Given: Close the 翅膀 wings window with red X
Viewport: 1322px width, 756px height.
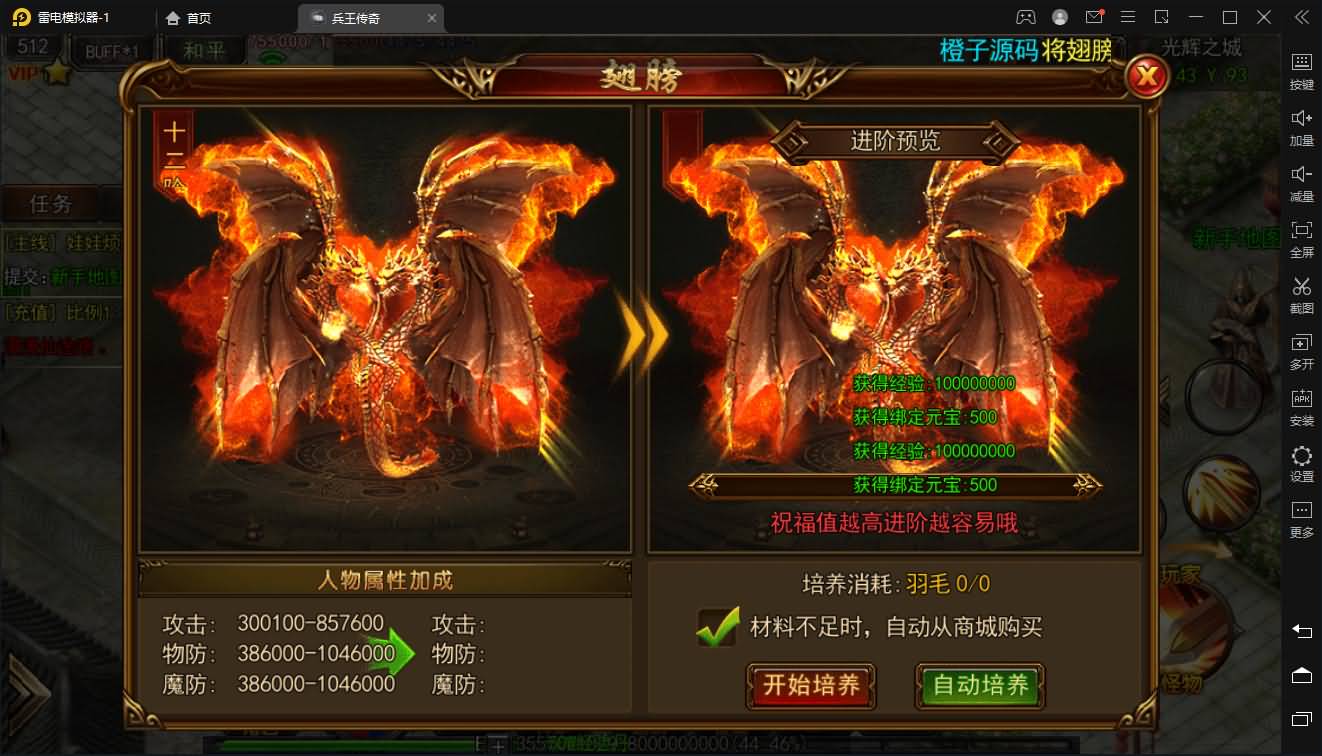Looking at the screenshot, I should (x=1146, y=76).
